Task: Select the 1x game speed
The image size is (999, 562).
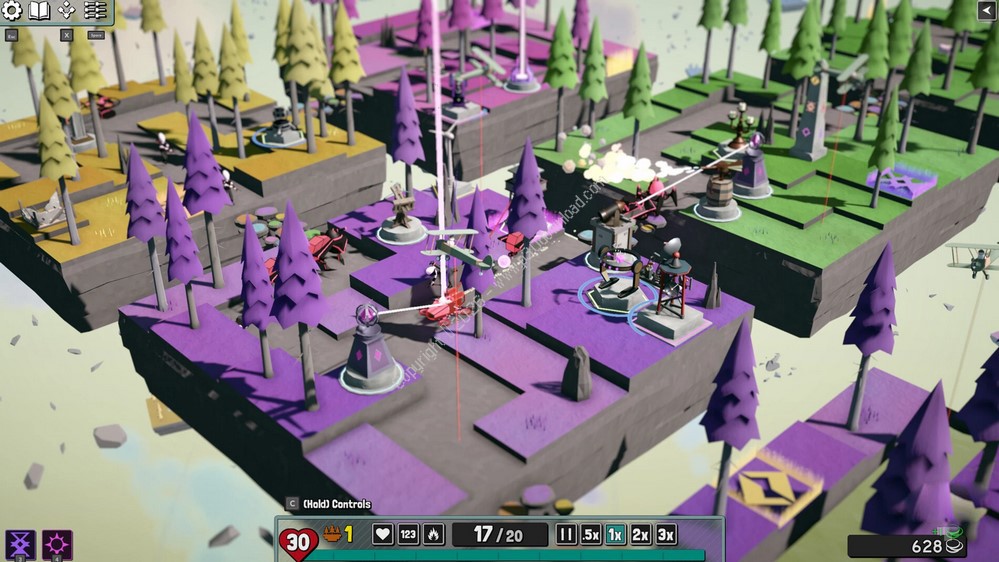Action: [616, 534]
